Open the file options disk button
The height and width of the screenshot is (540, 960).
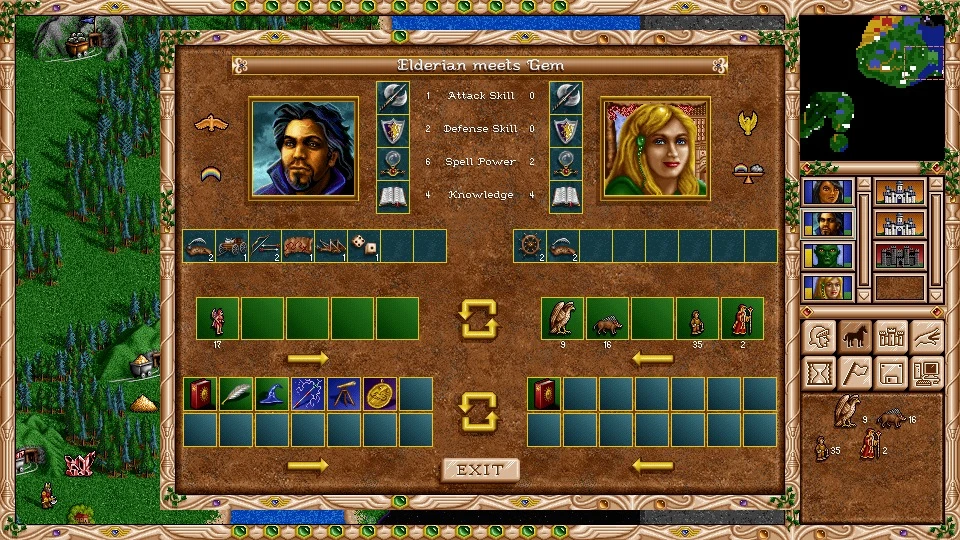890,372
